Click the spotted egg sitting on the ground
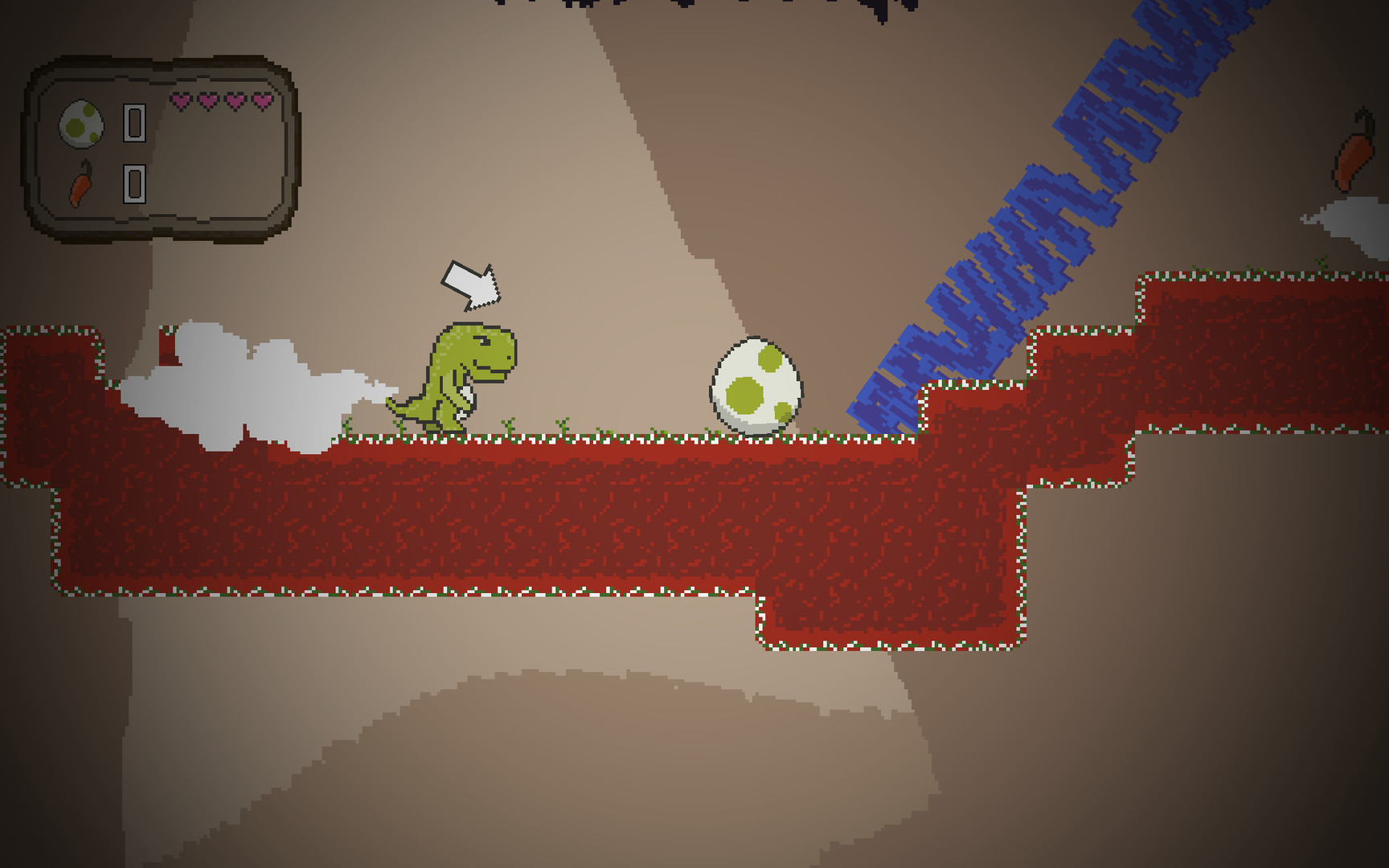This screenshot has width=1389, height=868. [754, 384]
